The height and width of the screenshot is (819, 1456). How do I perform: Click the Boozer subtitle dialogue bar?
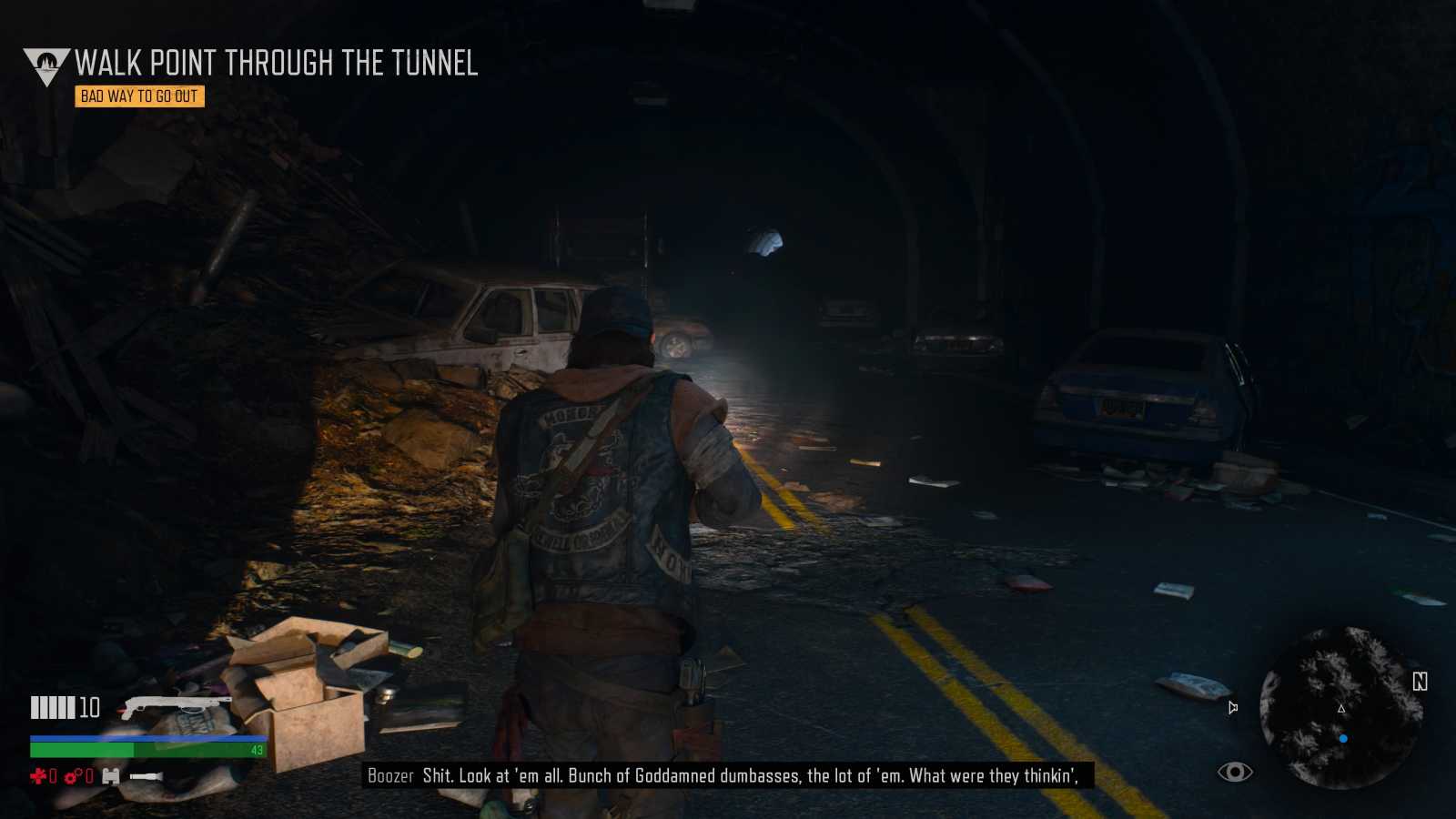[x=728, y=777]
